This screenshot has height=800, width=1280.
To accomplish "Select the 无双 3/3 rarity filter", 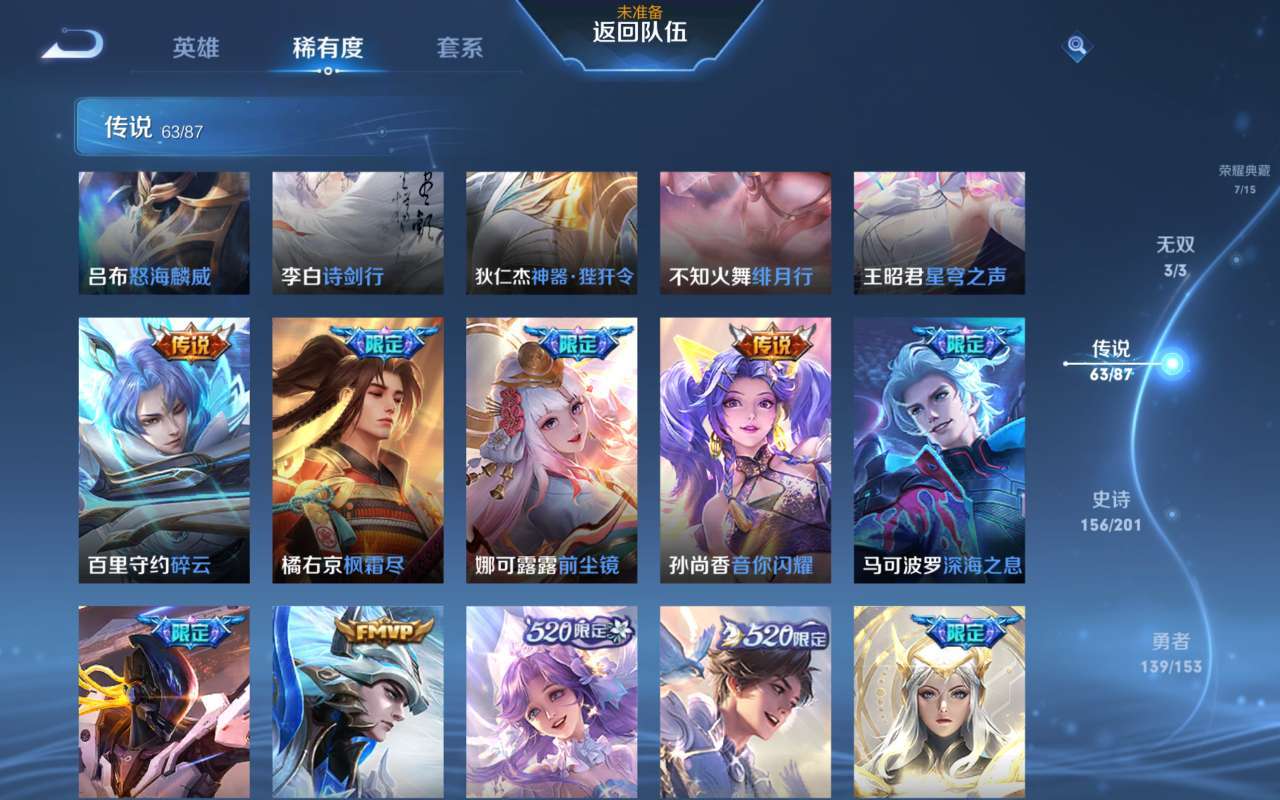I will pos(1176,256).
